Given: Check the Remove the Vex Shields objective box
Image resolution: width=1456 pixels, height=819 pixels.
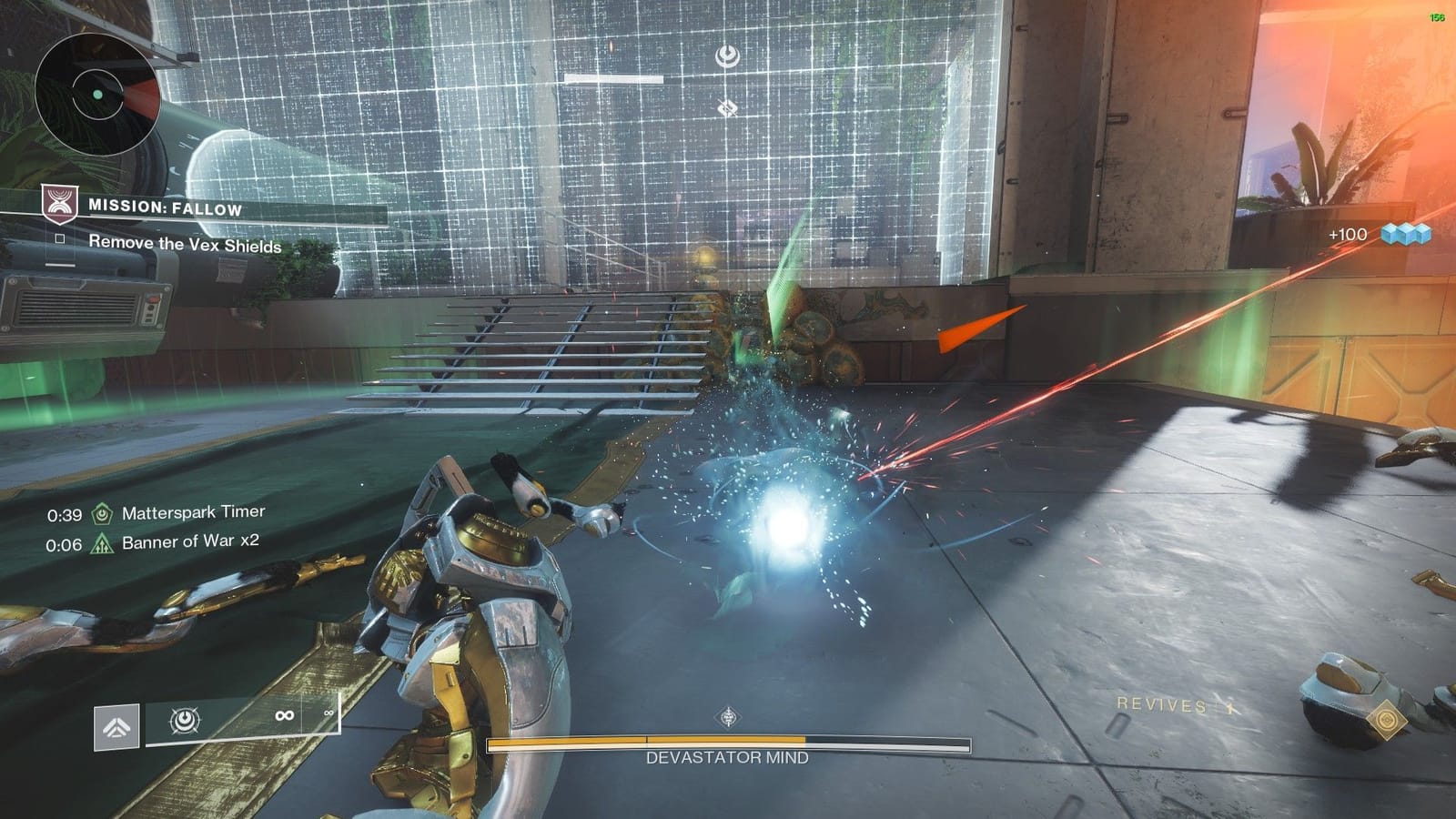Looking at the screenshot, I should [x=62, y=238].
